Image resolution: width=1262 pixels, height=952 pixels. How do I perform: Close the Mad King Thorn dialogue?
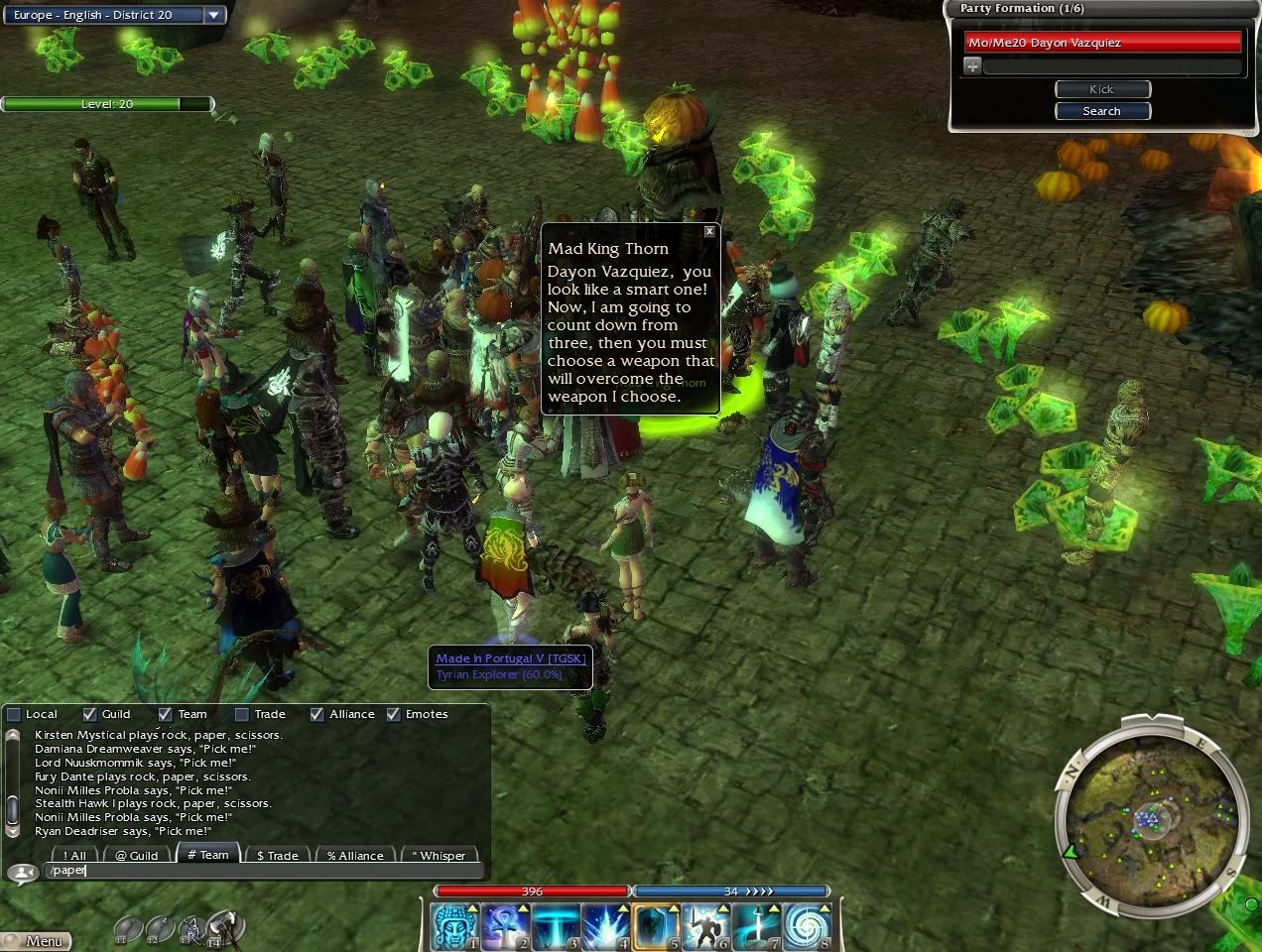pyautogui.click(x=709, y=231)
